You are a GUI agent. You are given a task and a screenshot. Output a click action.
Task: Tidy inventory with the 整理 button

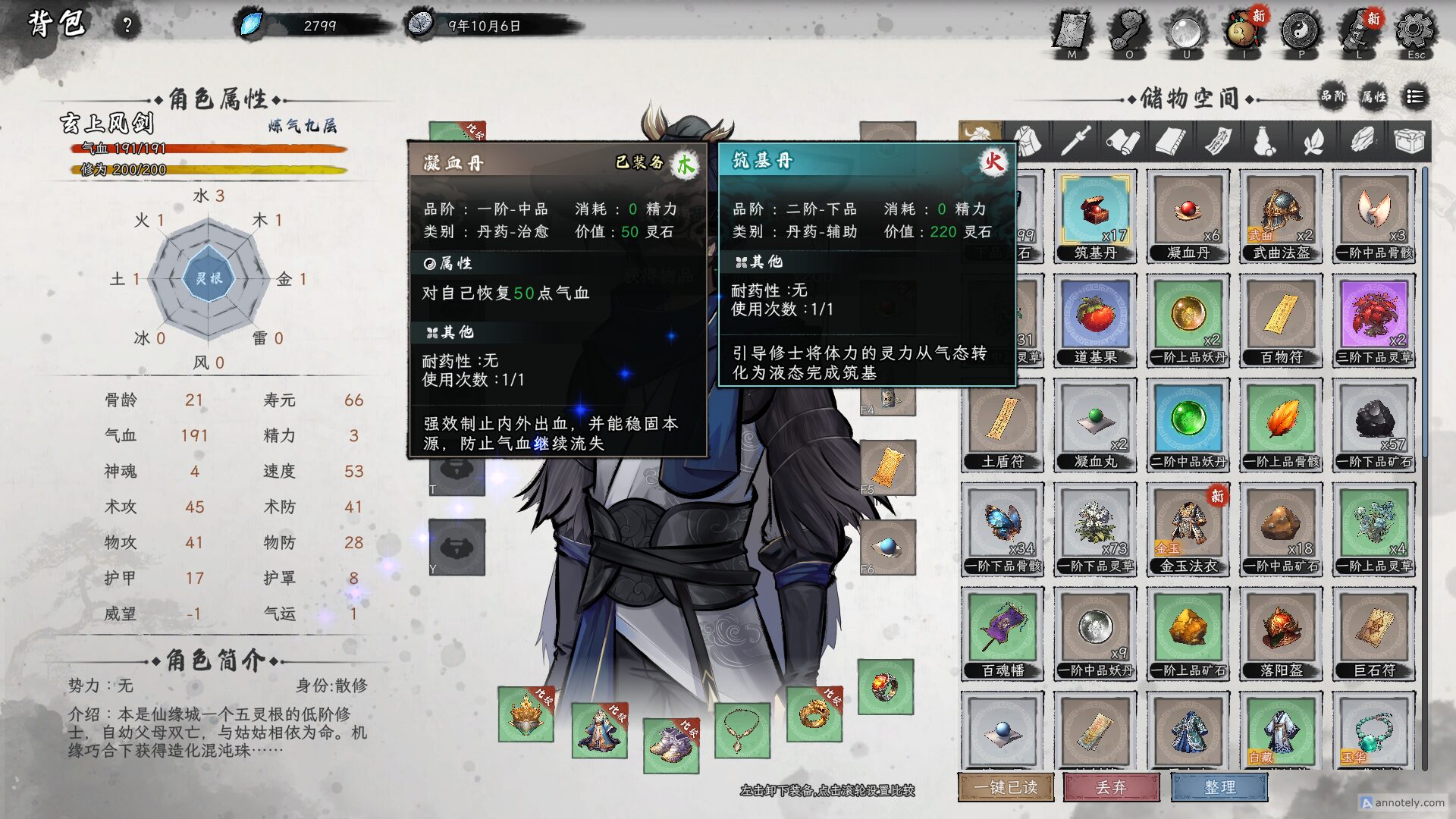pyautogui.click(x=1219, y=787)
